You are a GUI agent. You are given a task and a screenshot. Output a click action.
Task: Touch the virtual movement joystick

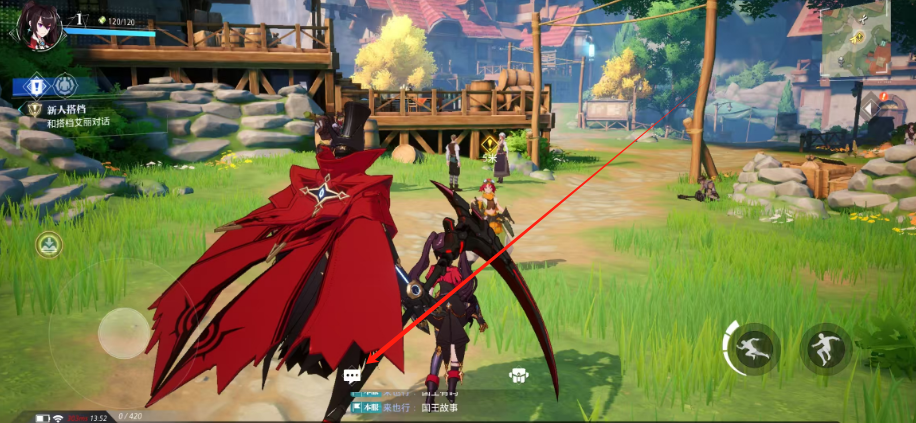124,331
